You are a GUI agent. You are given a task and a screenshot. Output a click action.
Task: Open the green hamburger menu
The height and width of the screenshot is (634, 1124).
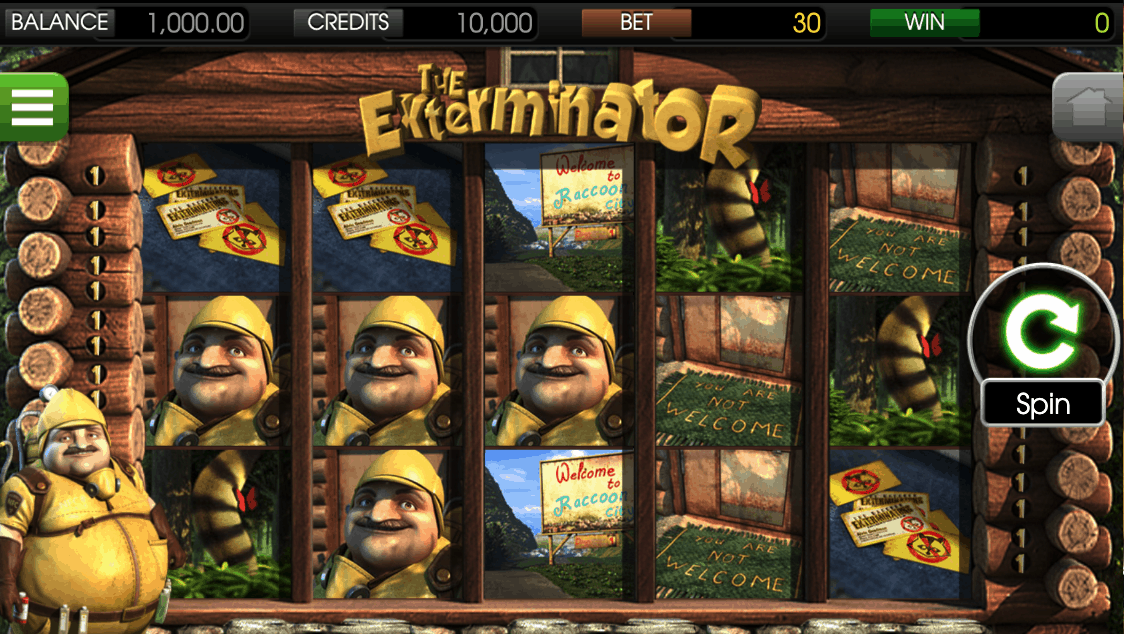point(32,107)
